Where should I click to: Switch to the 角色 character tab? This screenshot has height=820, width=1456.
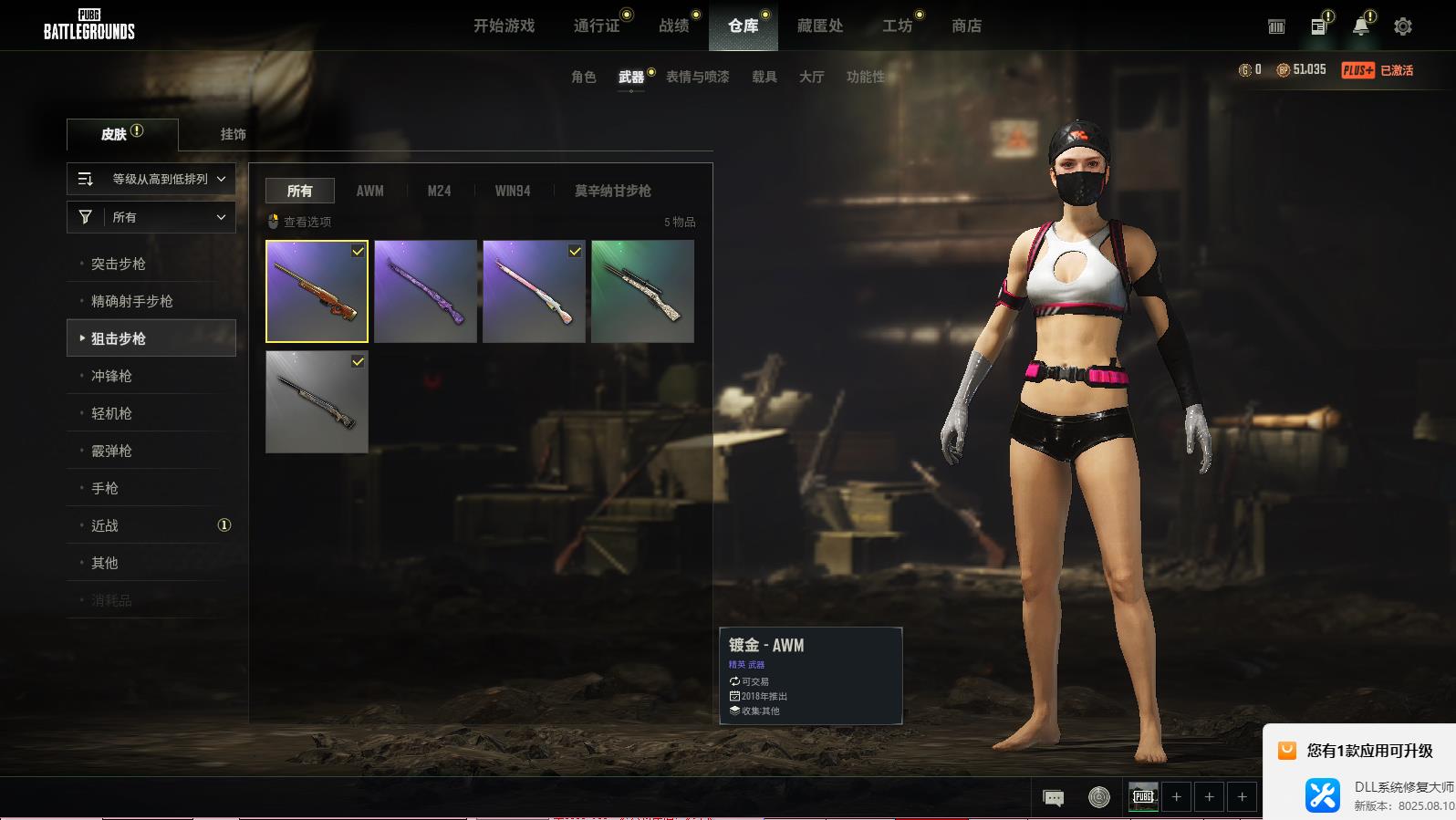(583, 77)
